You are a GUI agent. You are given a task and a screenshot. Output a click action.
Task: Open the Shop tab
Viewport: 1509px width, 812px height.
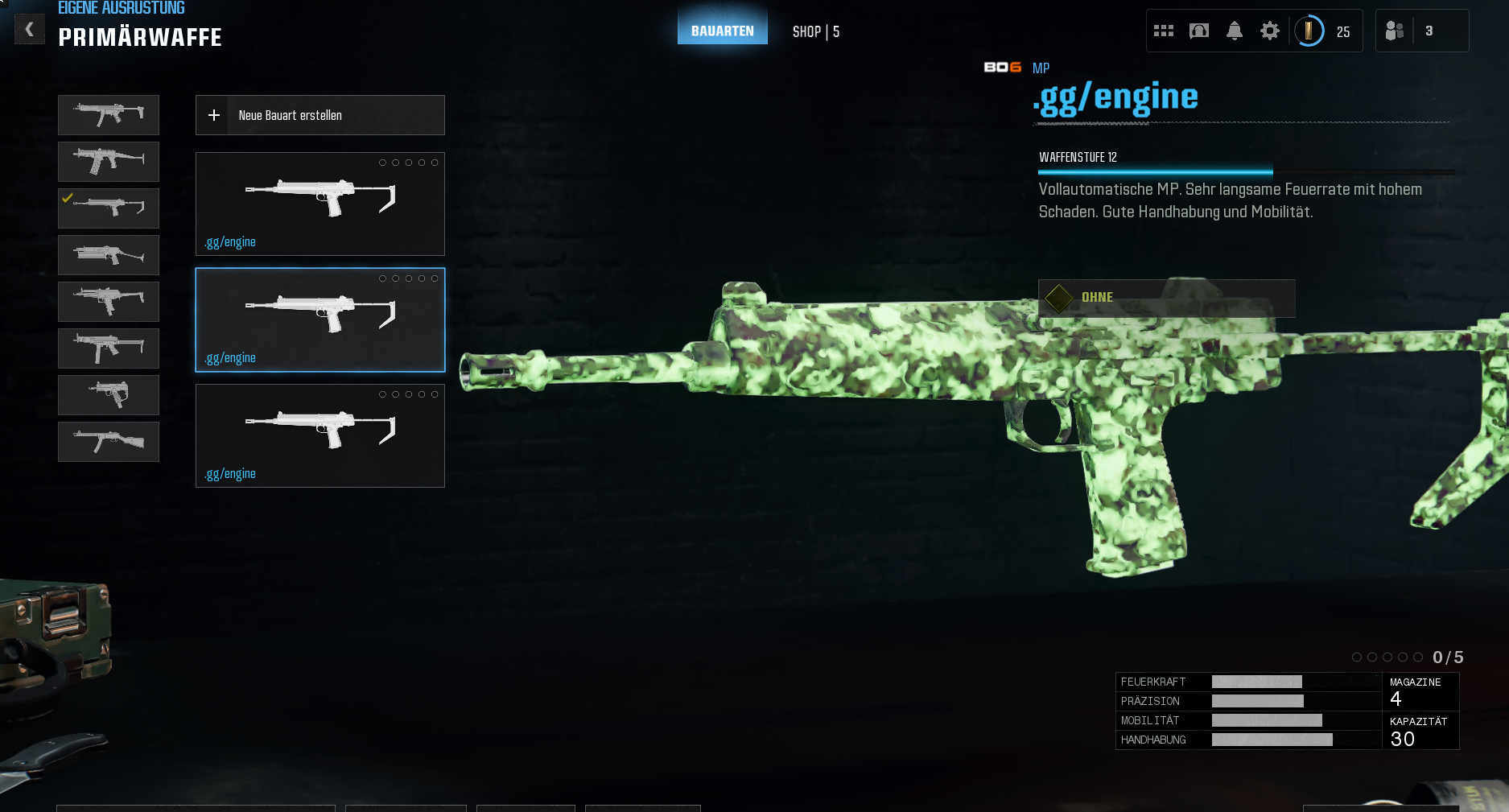point(815,31)
